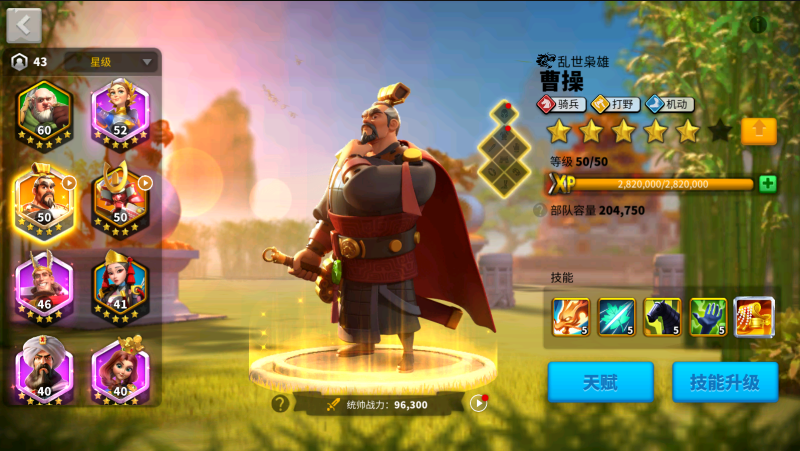Viewport: 800px width, 451px height.
Task: Open the help icon beside 统帅战力
Action: pyautogui.click(x=280, y=404)
